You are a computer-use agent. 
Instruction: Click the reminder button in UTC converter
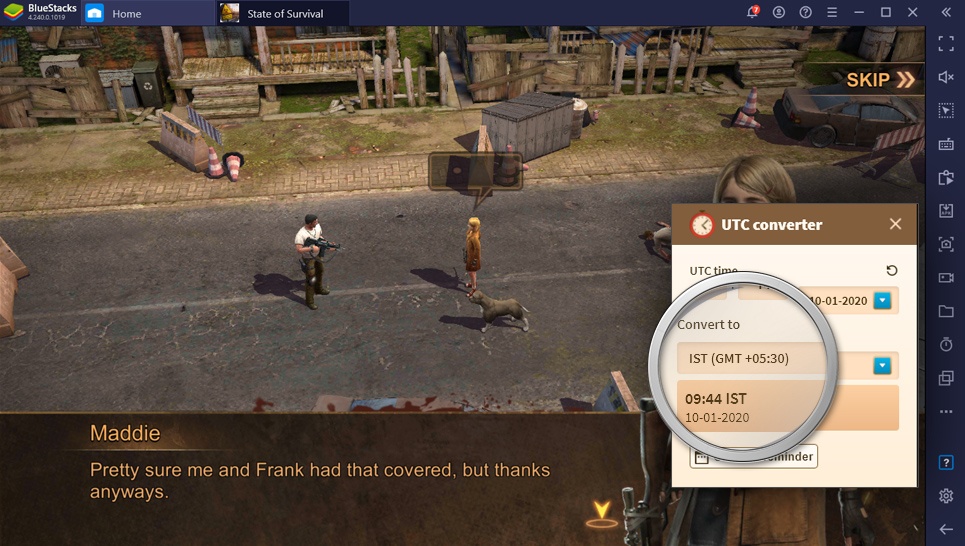753,457
